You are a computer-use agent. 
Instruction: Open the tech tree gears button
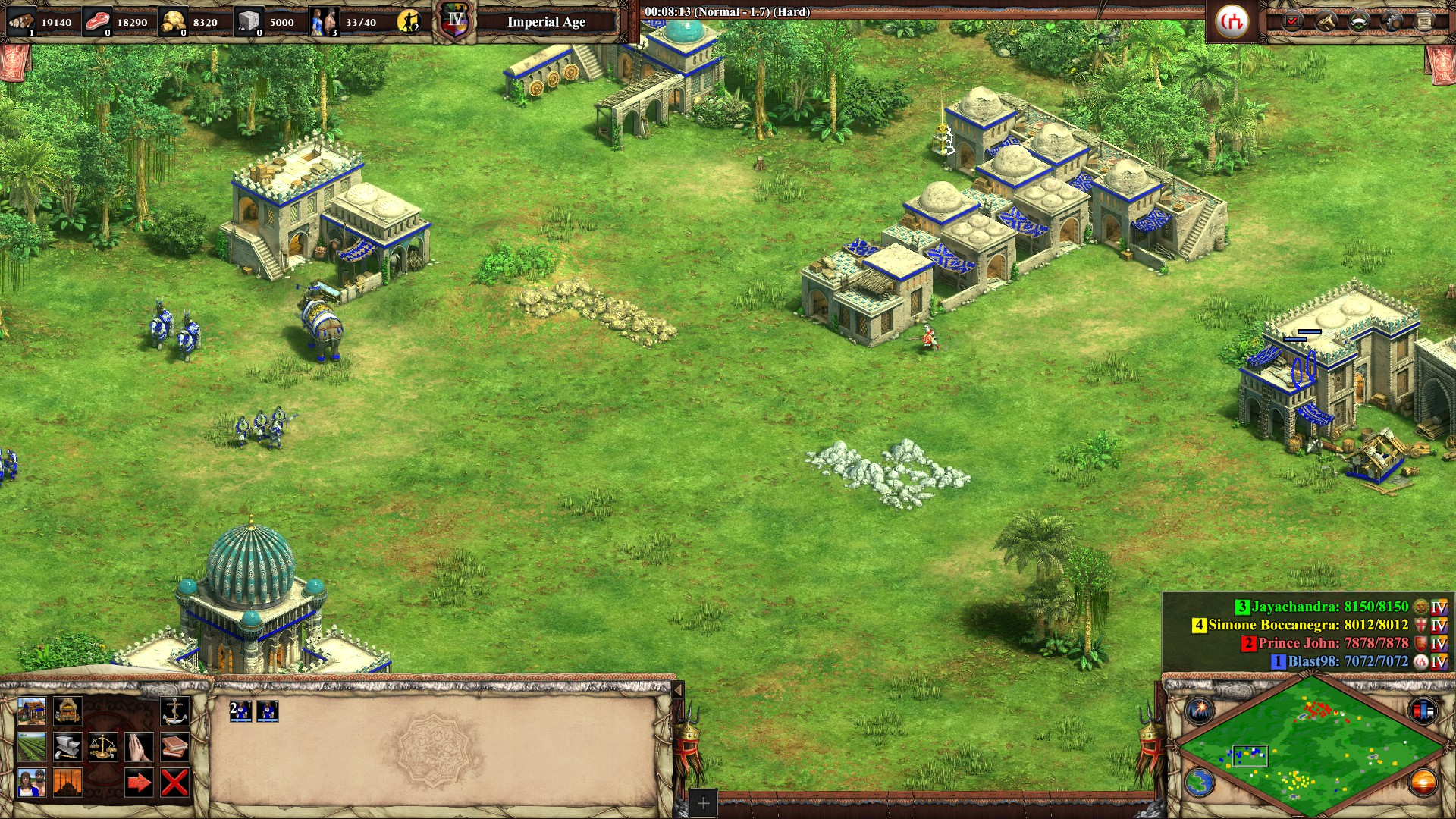pyautogui.click(x=1392, y=21)
